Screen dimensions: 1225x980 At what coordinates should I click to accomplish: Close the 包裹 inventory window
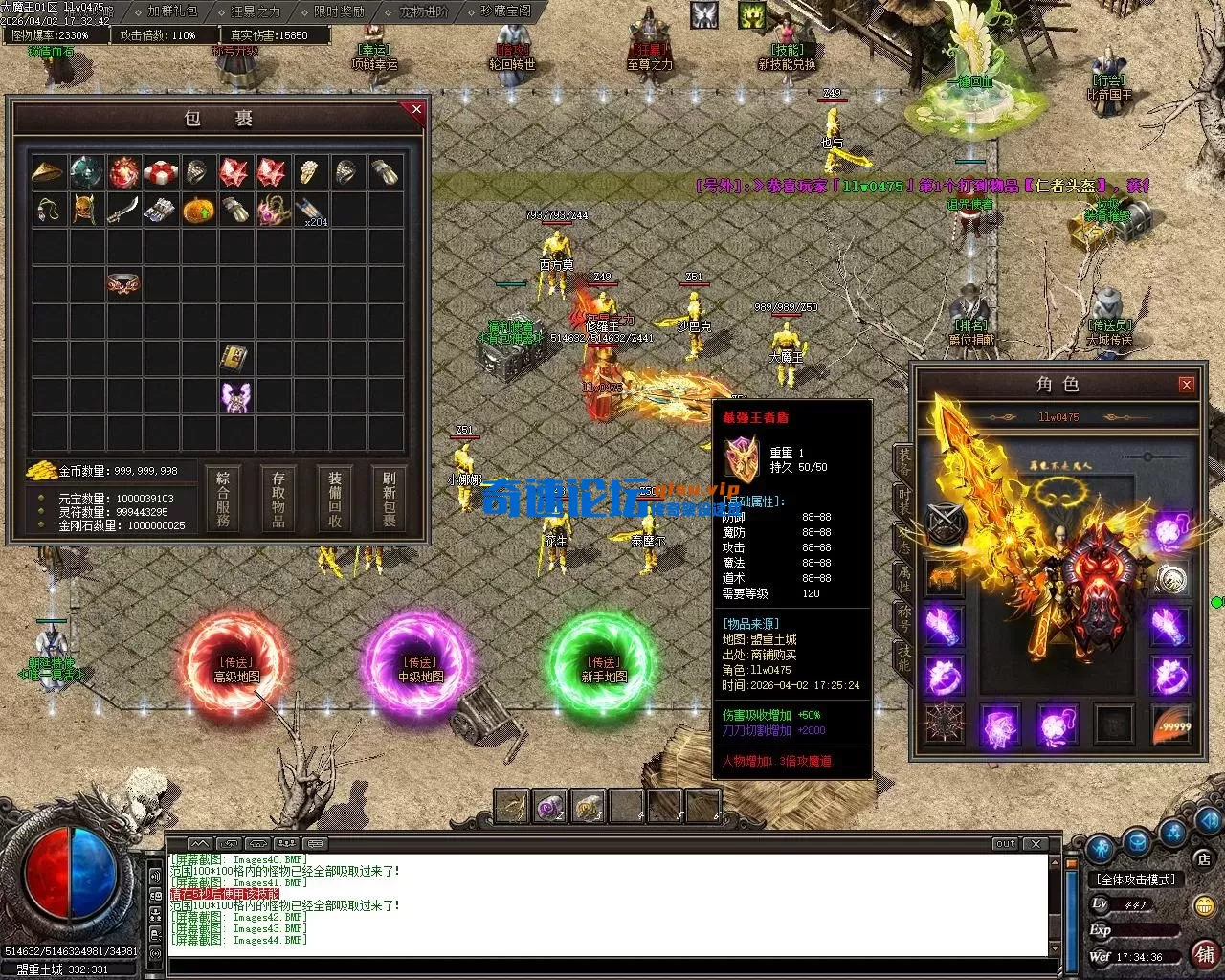click(416, 110)
